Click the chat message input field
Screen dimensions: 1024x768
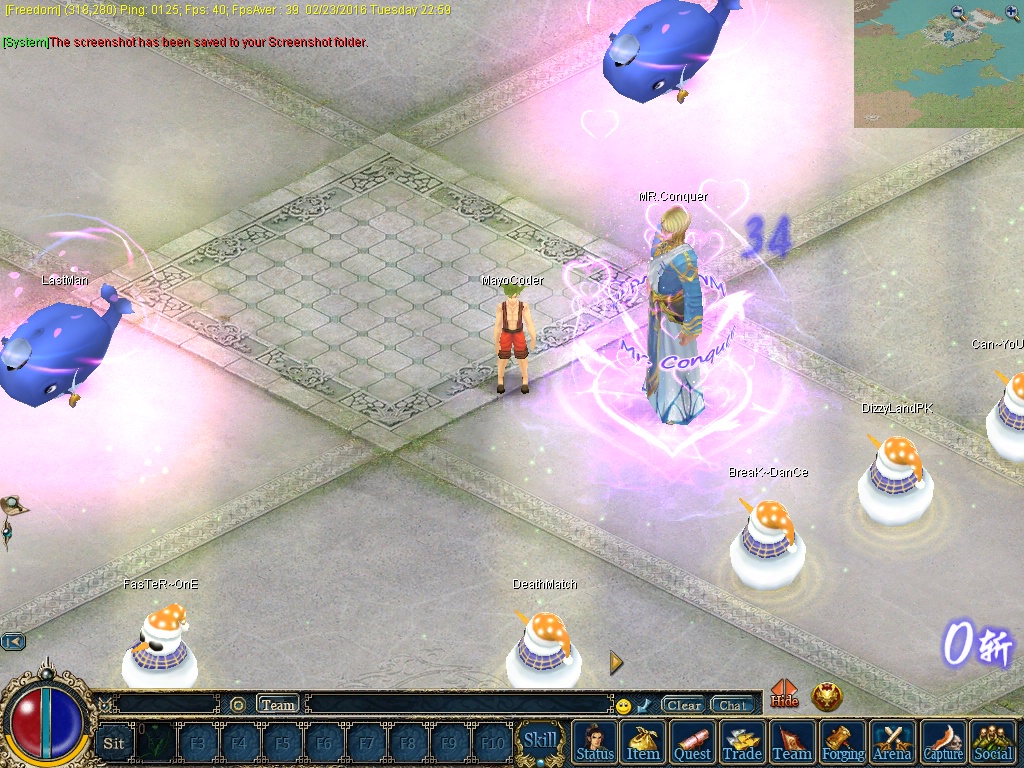coord(460,705)
